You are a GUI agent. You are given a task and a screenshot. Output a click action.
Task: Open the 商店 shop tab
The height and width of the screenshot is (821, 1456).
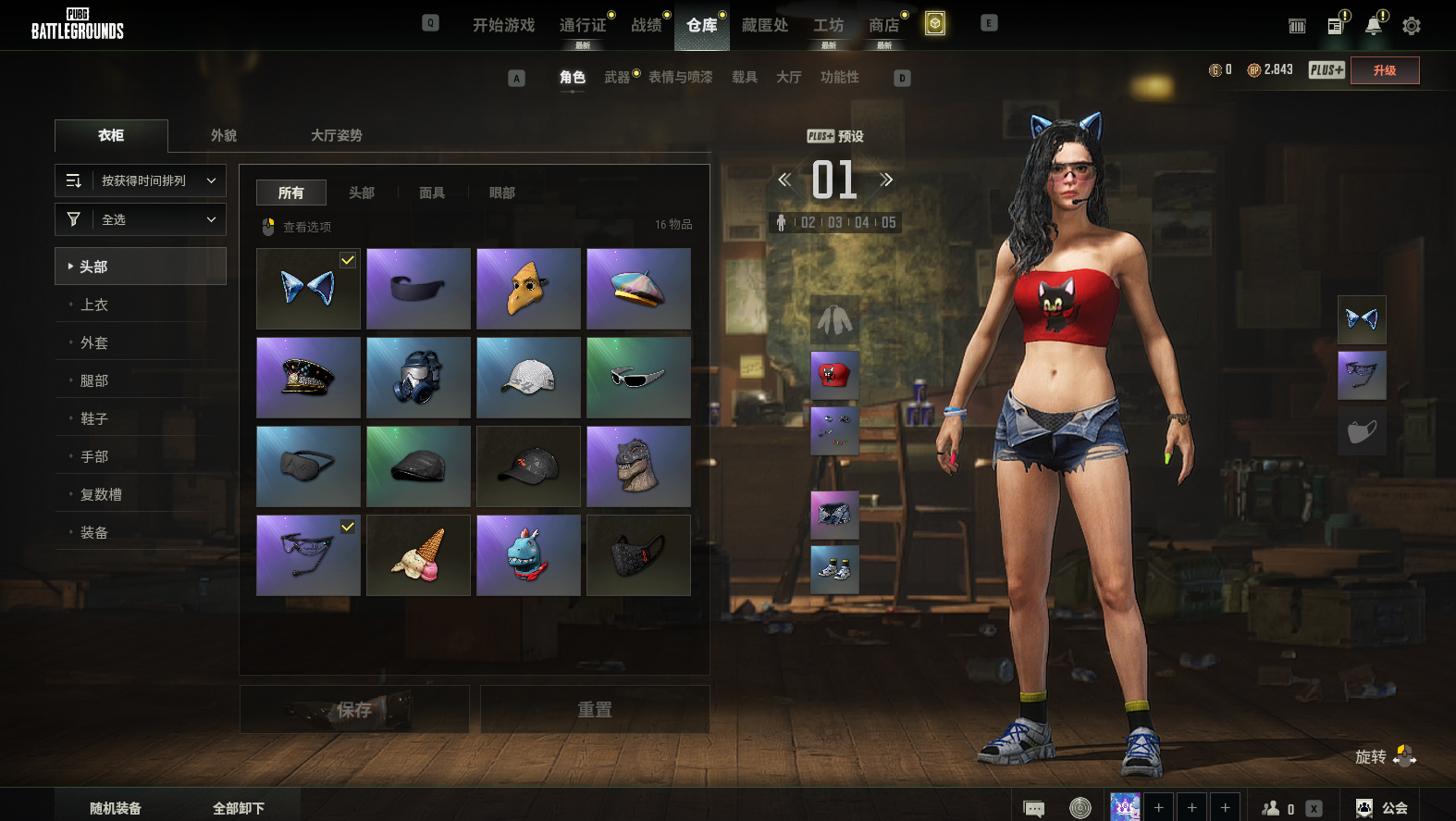point(883,25)
